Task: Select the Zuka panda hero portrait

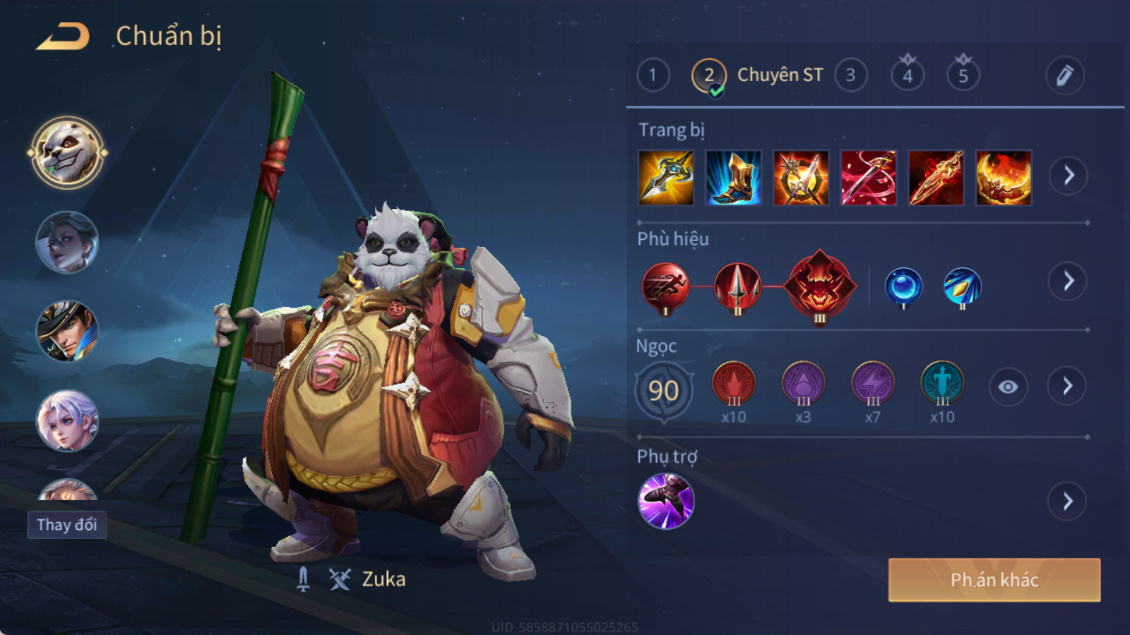Action: [67, 153]
